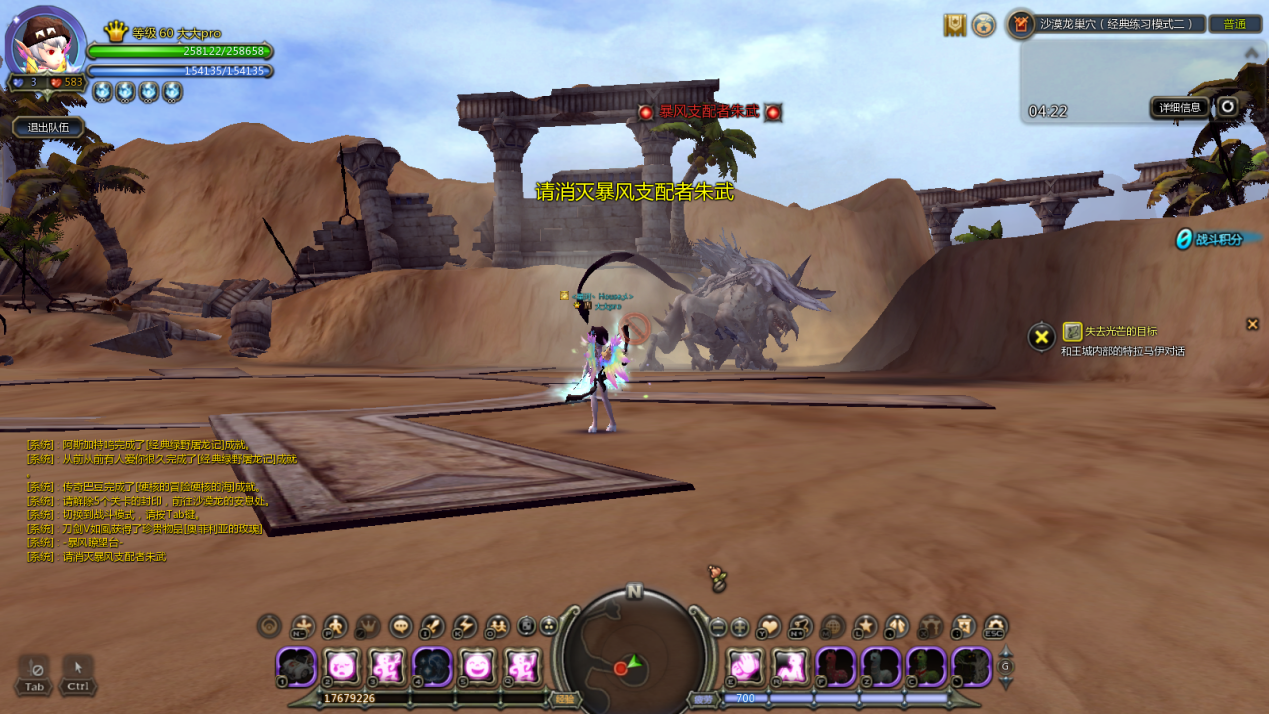Open the star icon in the menu bar

click(x=865, y=627)
